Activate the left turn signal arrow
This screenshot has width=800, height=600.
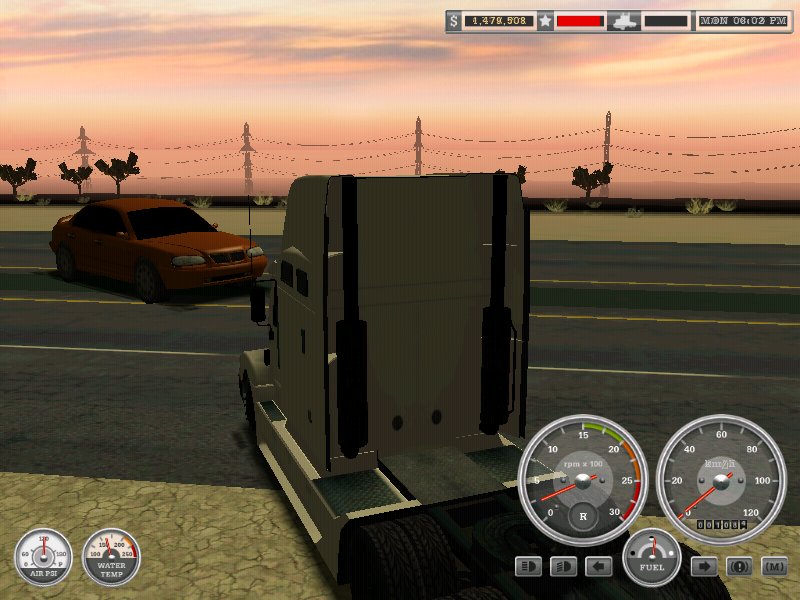tap(599, 567)
